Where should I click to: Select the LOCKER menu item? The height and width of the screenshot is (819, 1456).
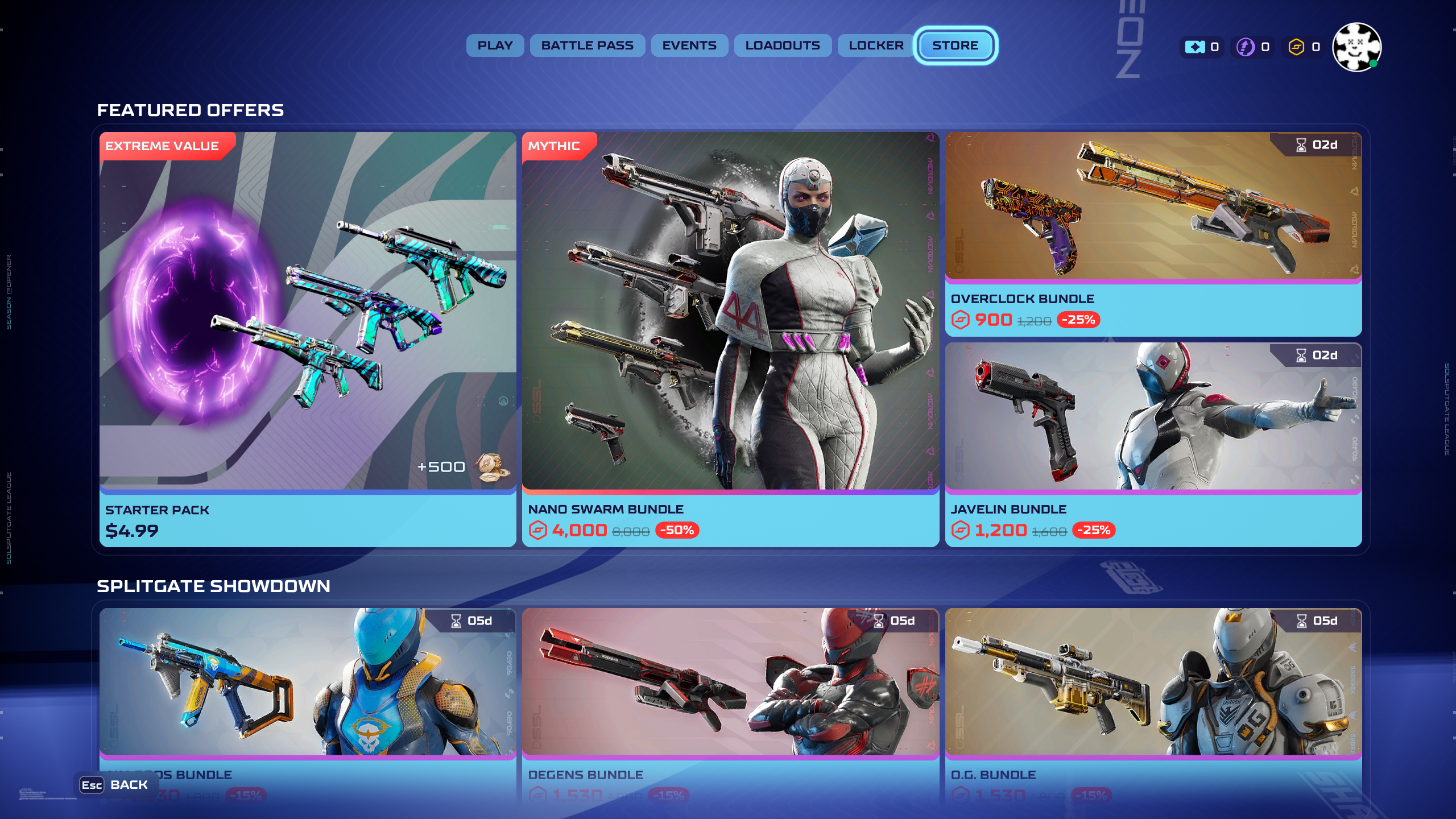(875, 45)
